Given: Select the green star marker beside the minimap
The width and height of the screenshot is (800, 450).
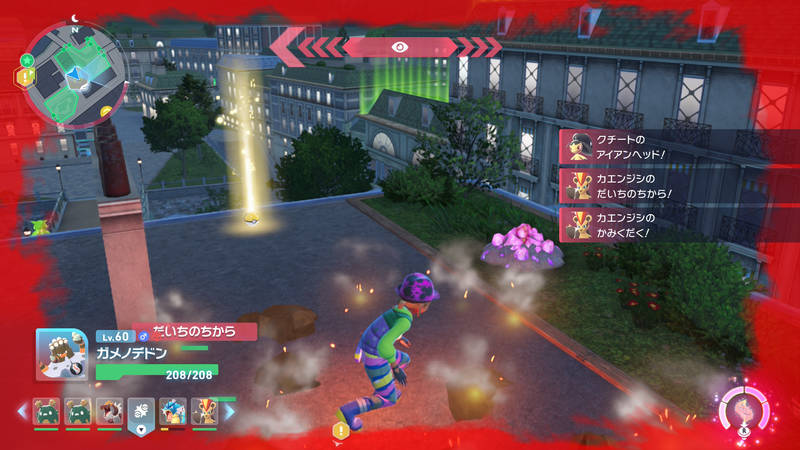Looking at the screenshot, I should tap(27, 61).
